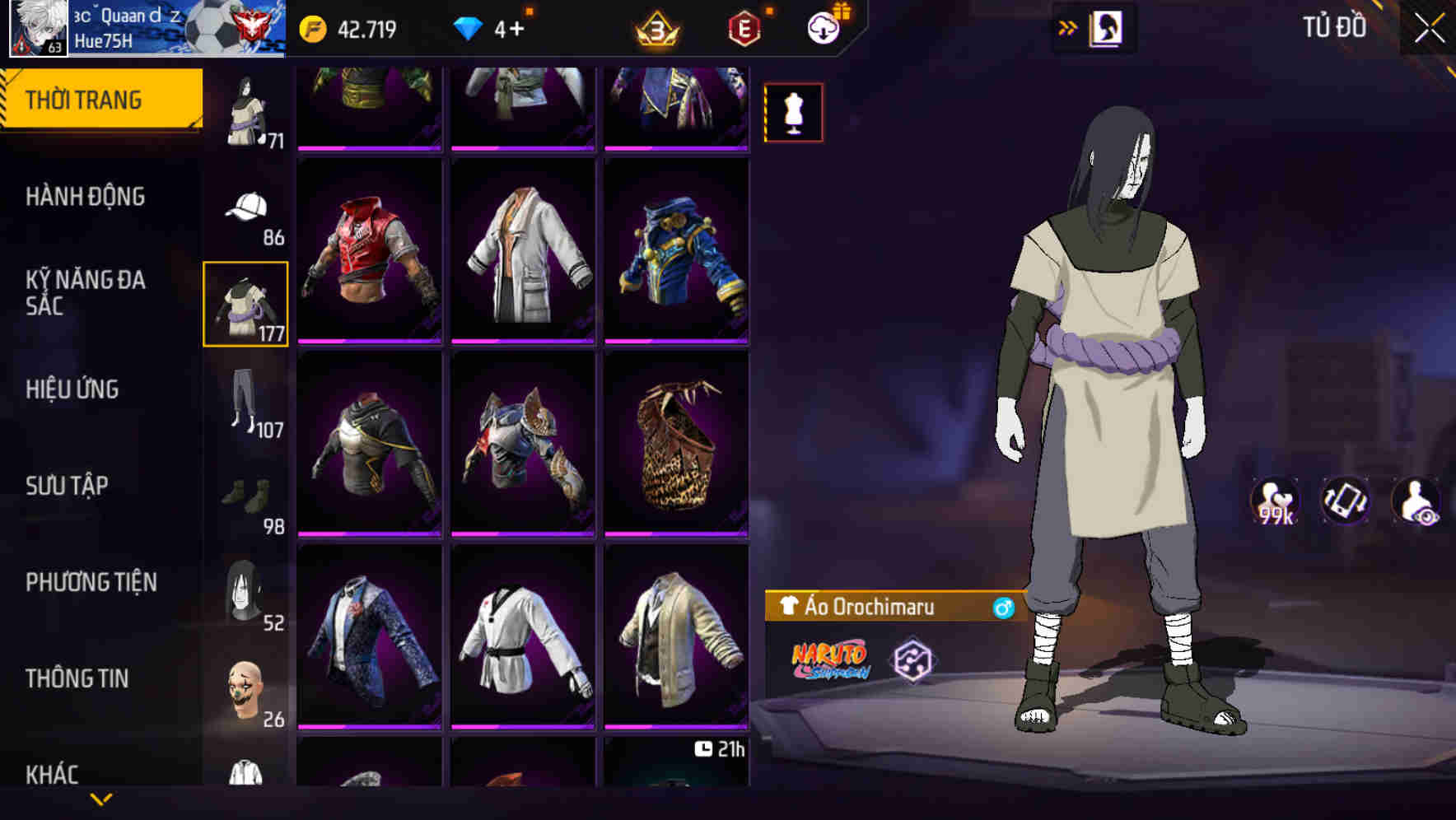Screen dimensions: 1456x820
Task: Toggle the mannequin display mode
Action: tap(794, 112)
